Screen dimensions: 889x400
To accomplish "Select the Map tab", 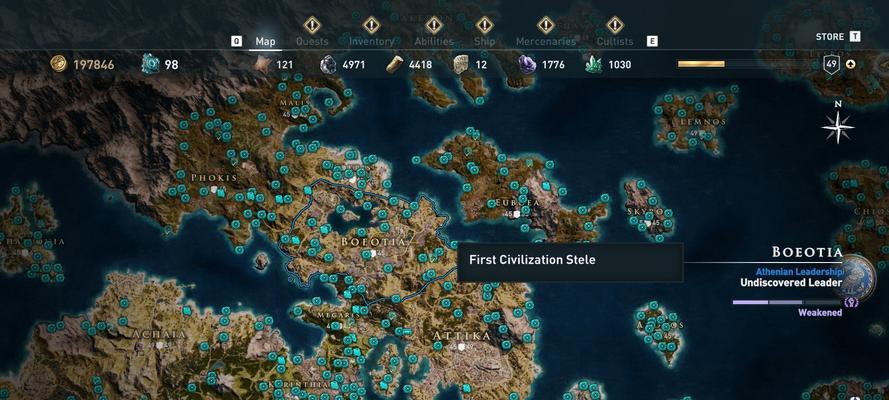I will coord(265,41).
